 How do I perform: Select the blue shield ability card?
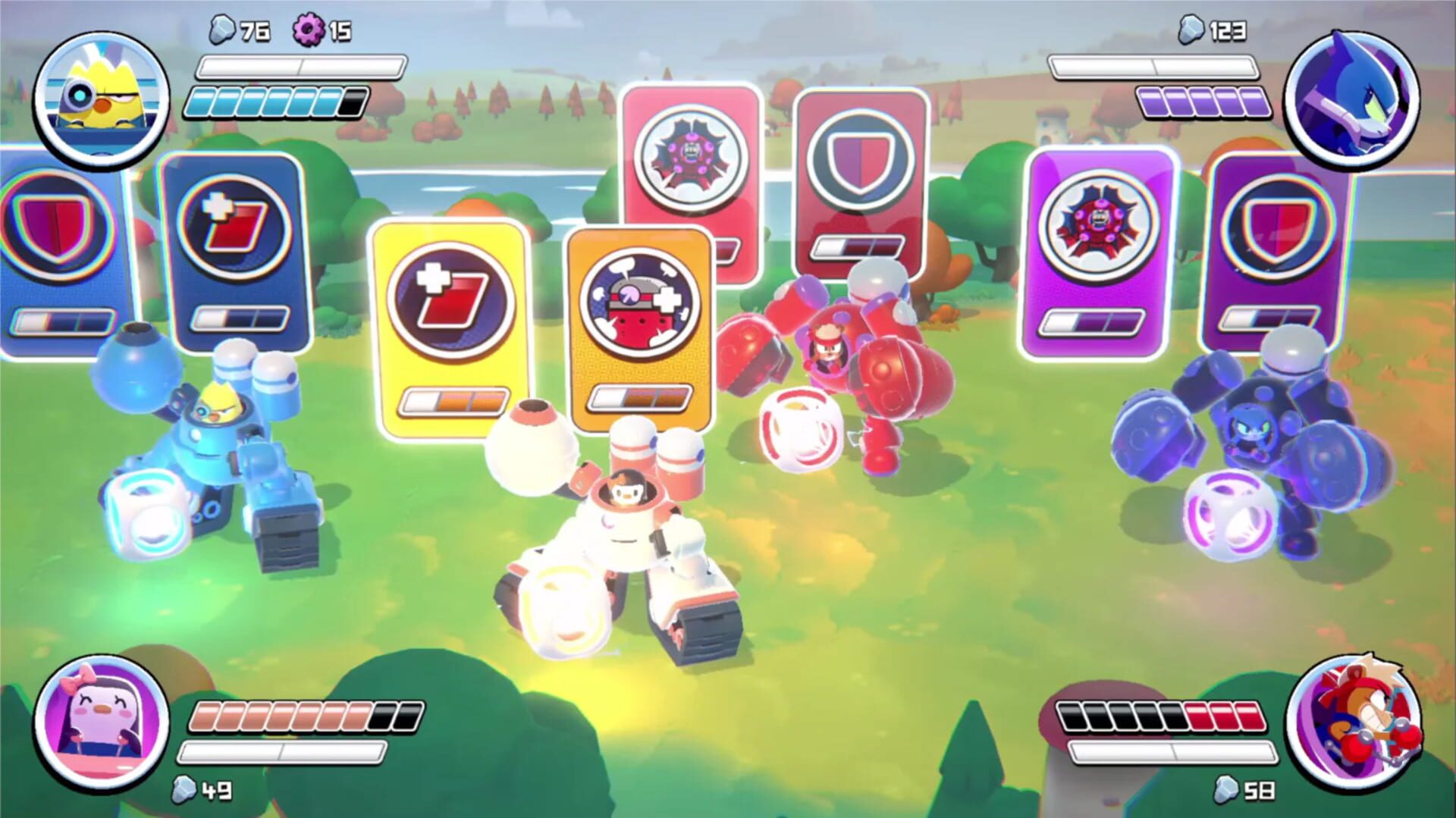click(42, 243)
